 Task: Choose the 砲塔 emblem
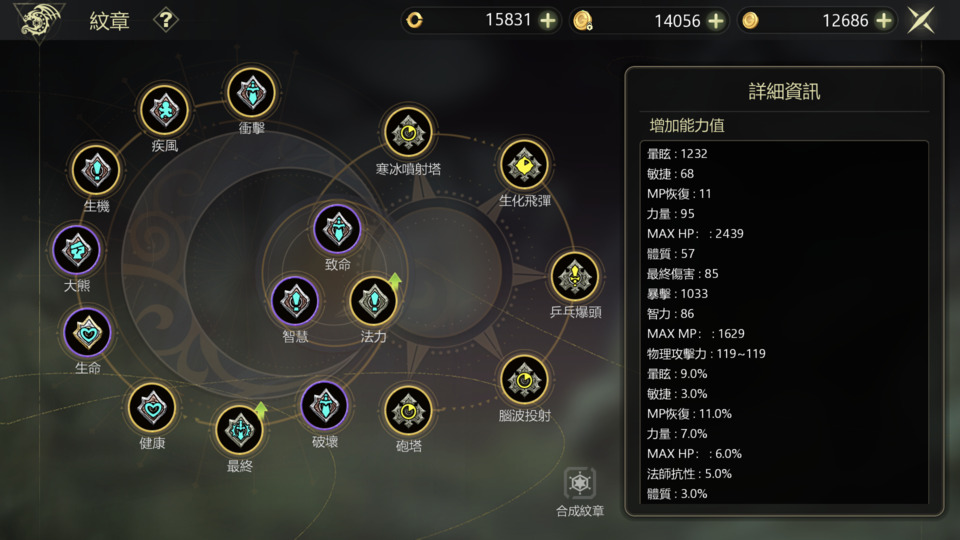point(408,410)
